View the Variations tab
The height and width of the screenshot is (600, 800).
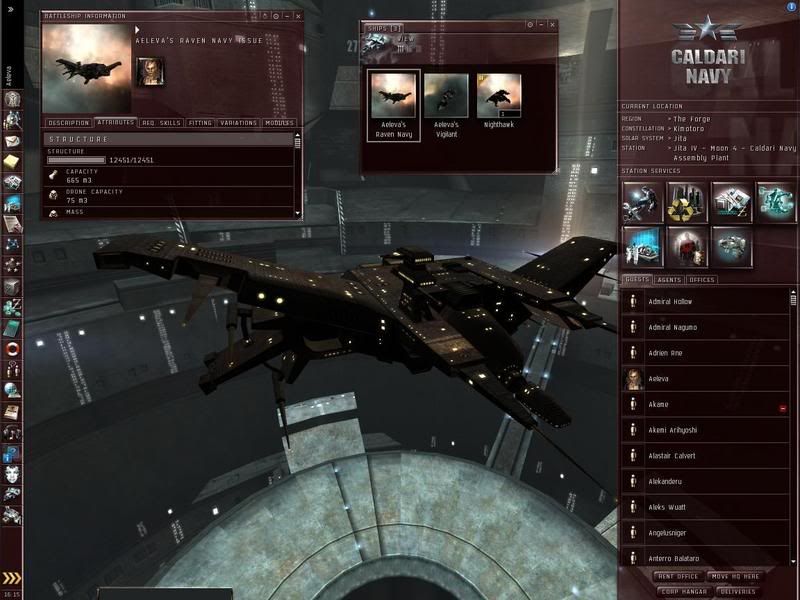[x=239, y=123]
